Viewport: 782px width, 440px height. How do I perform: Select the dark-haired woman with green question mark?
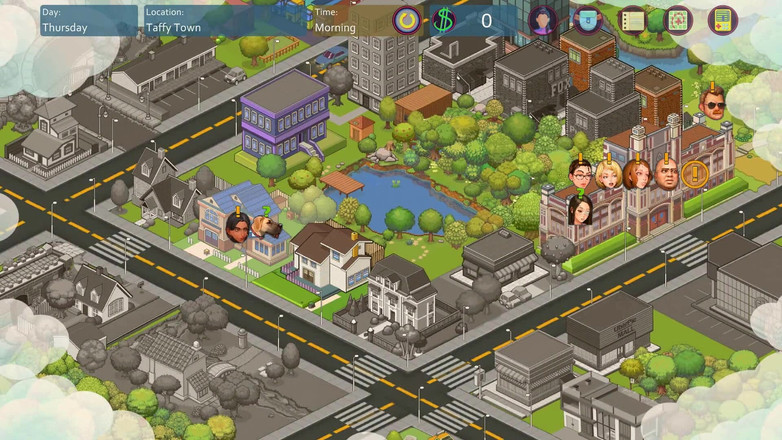point(581,211)
